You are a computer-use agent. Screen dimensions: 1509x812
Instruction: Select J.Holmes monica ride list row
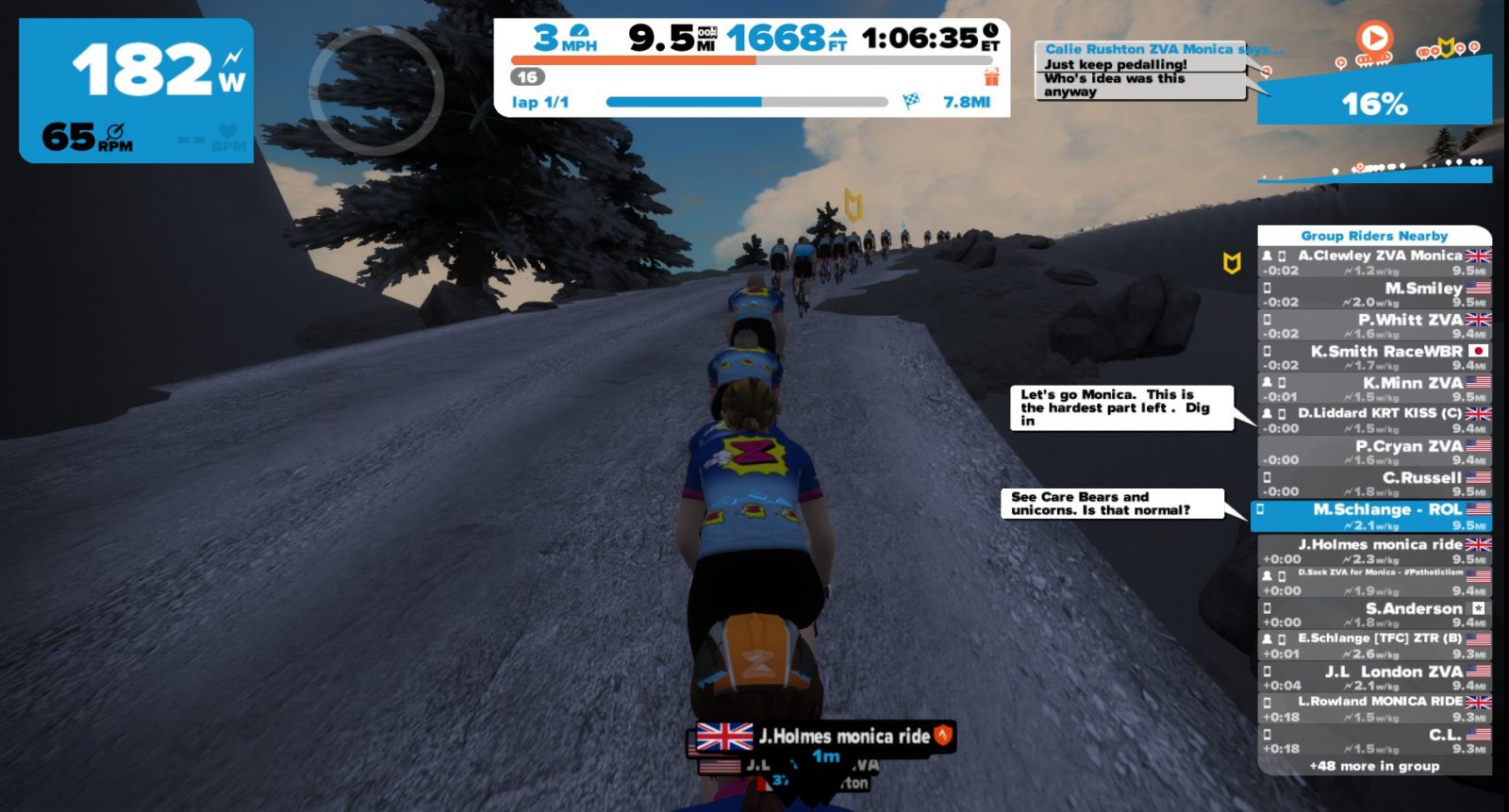[1374, 551]
